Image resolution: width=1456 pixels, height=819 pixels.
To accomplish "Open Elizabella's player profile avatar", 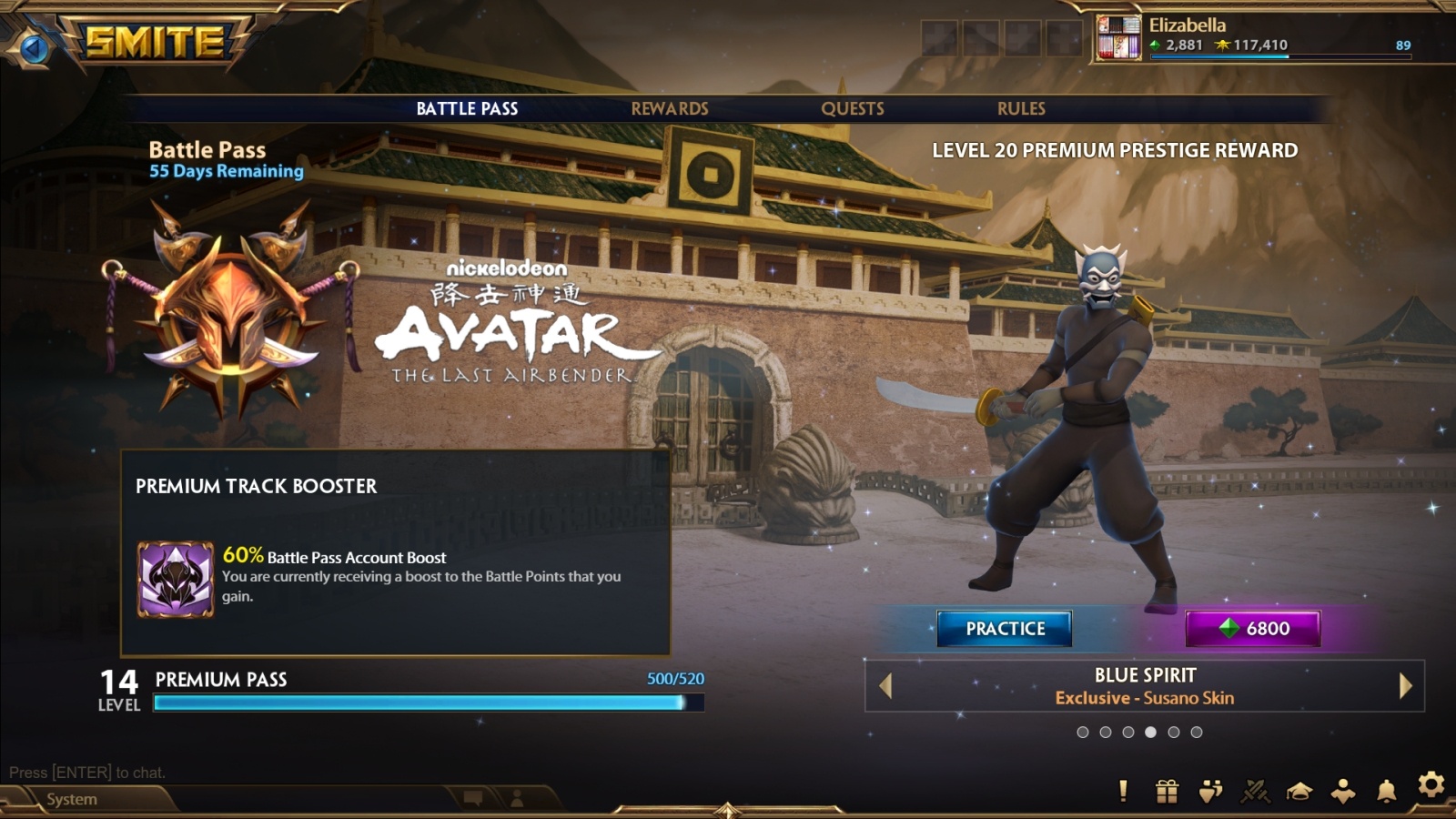I will 1118,37.
